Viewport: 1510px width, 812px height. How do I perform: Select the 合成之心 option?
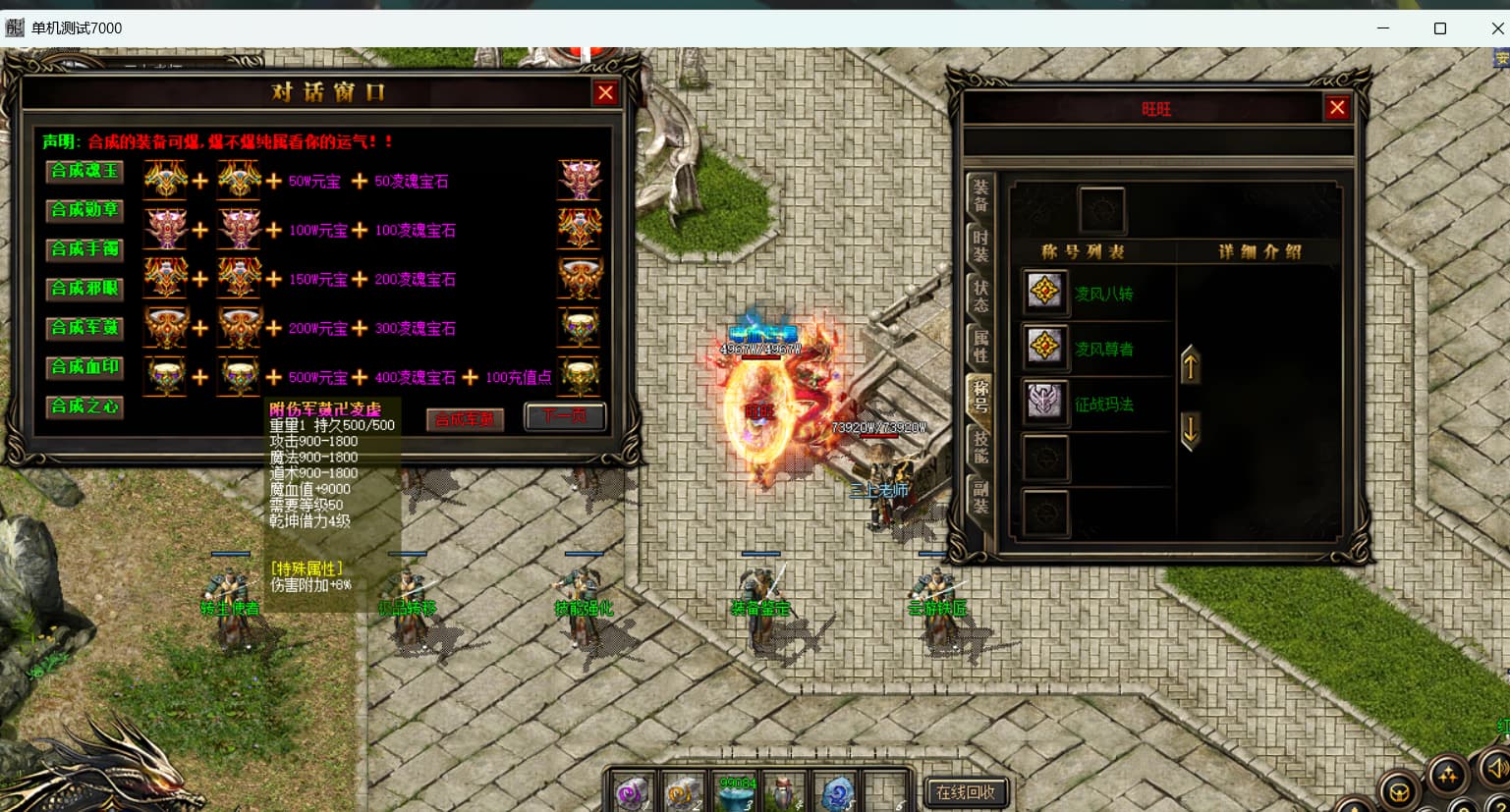[x=84, y=407]
